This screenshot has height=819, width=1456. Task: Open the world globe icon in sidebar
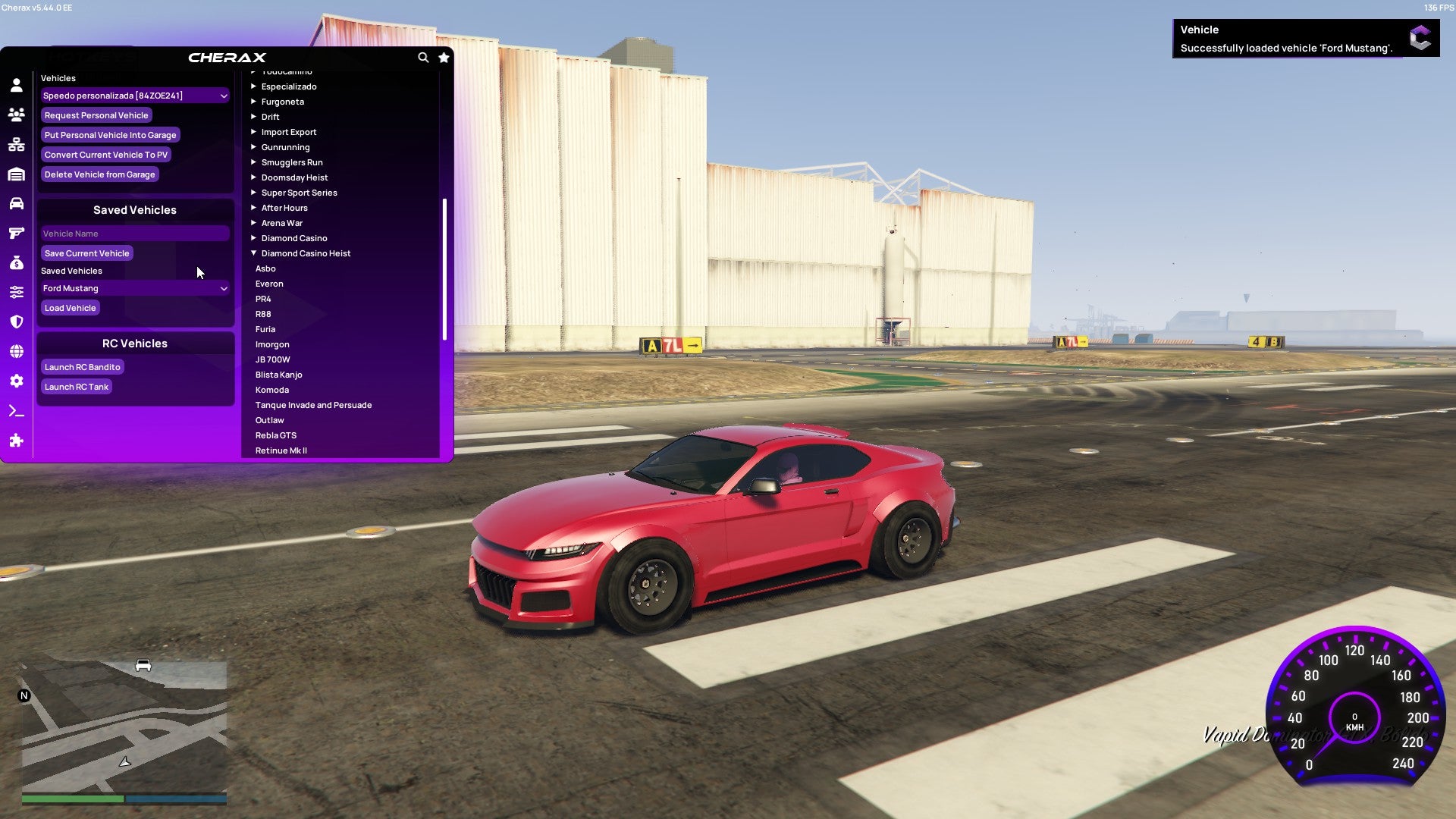coord(16,351)
